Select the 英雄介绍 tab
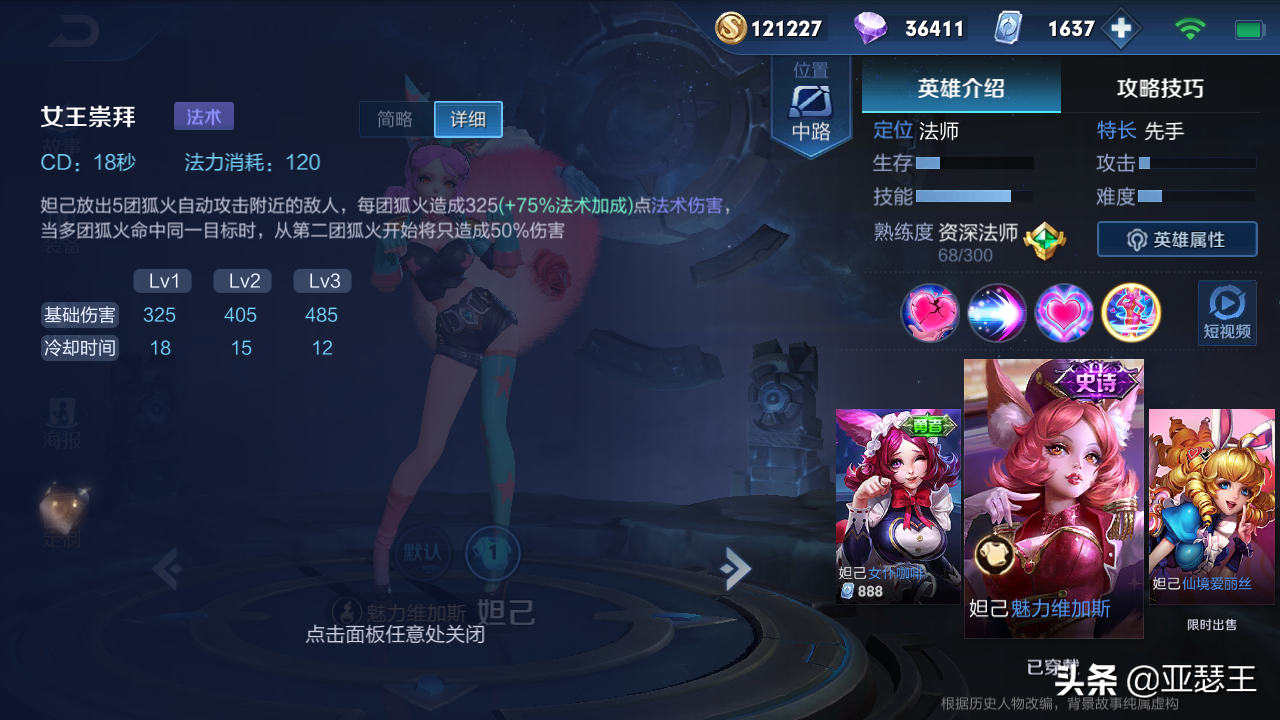 click(960, 87)
